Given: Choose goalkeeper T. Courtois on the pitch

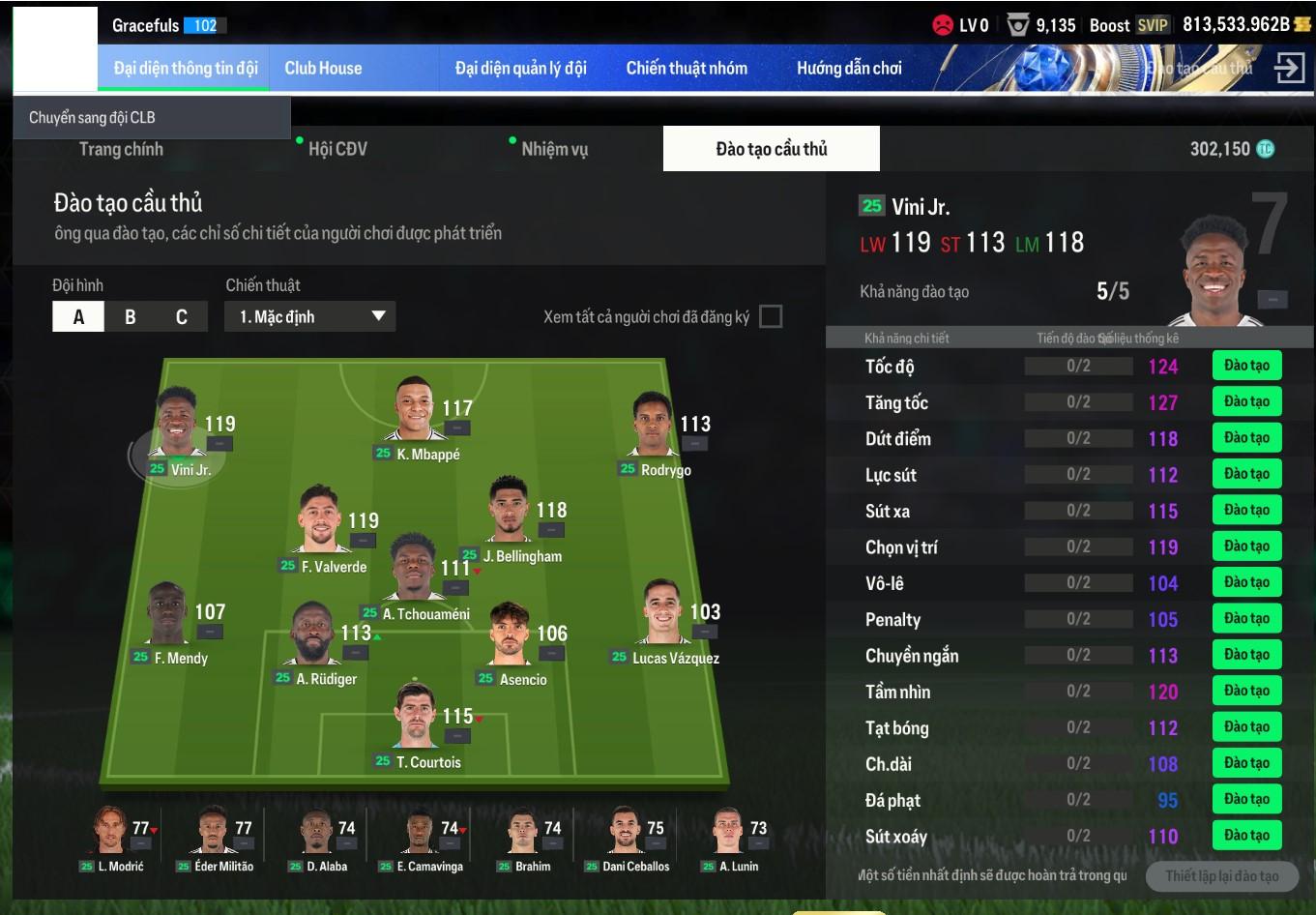Looking at the screenshot, I should 418,721.
